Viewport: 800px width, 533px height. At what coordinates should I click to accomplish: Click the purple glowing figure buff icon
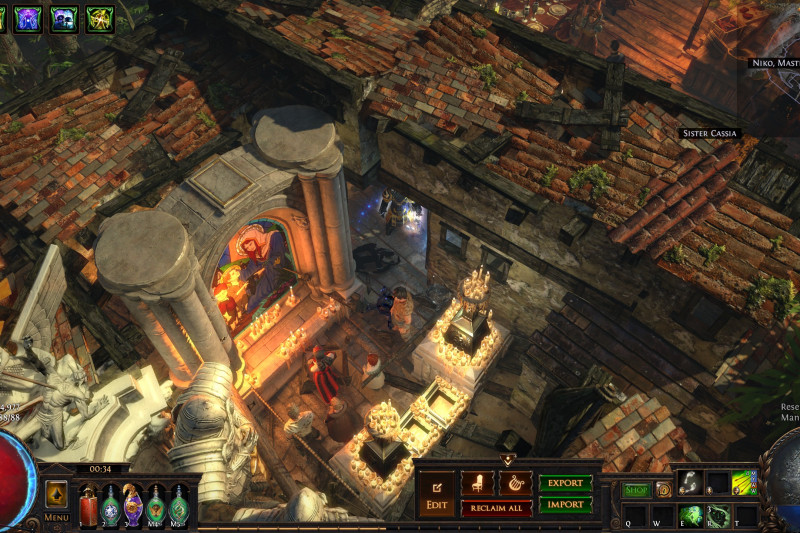28,18
